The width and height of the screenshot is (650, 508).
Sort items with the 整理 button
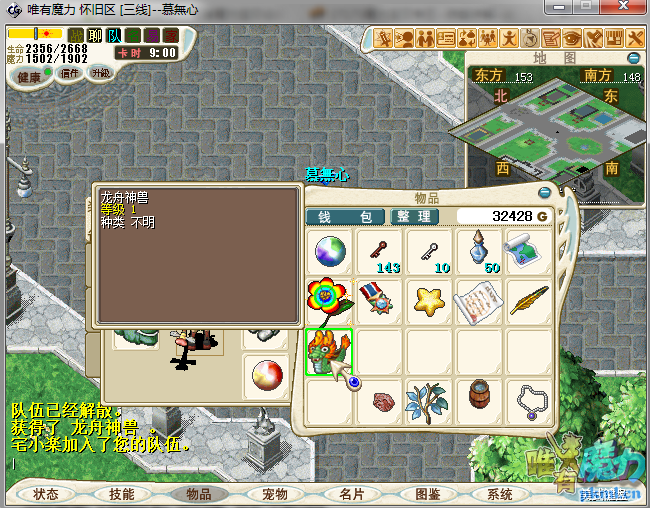[x=412, y=217]
